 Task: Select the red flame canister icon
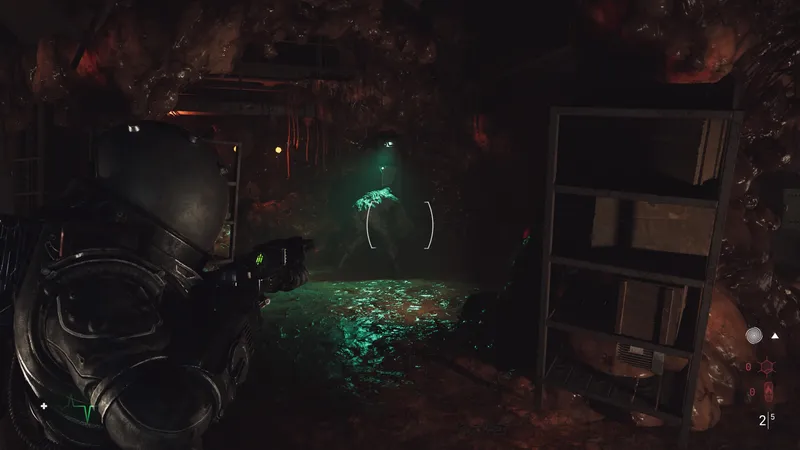[769, 390]
